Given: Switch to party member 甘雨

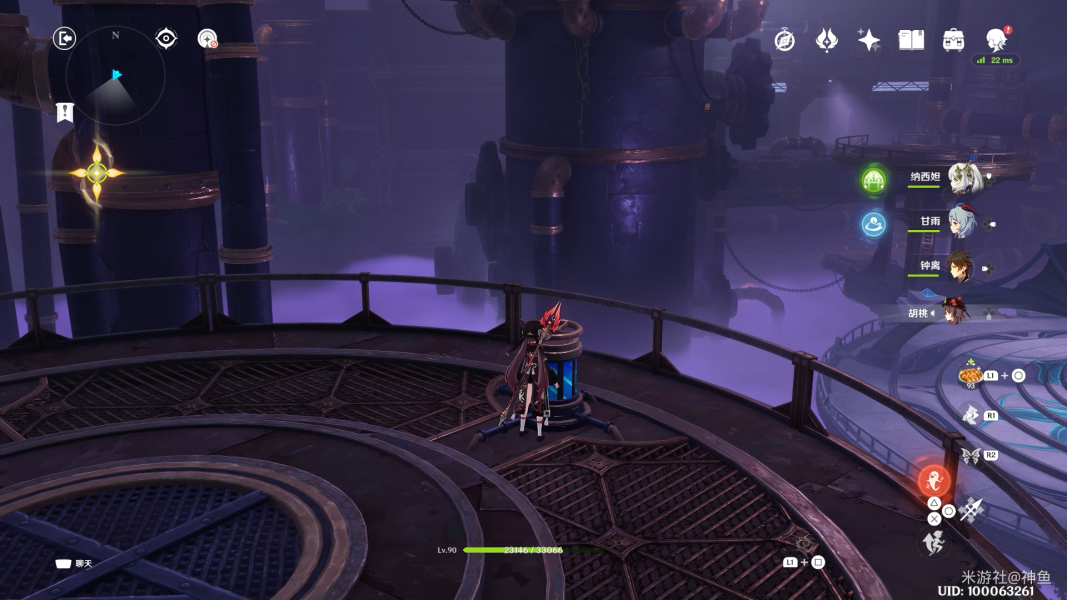Looking at the screenshot, I should point(962,222).
